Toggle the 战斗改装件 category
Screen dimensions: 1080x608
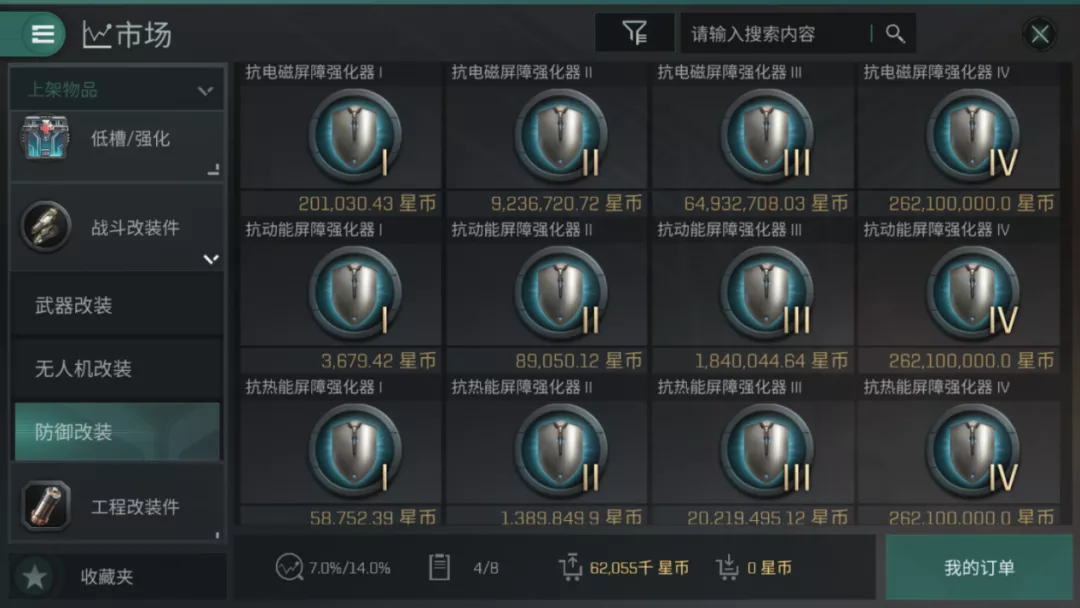click(x=117, y=228)
